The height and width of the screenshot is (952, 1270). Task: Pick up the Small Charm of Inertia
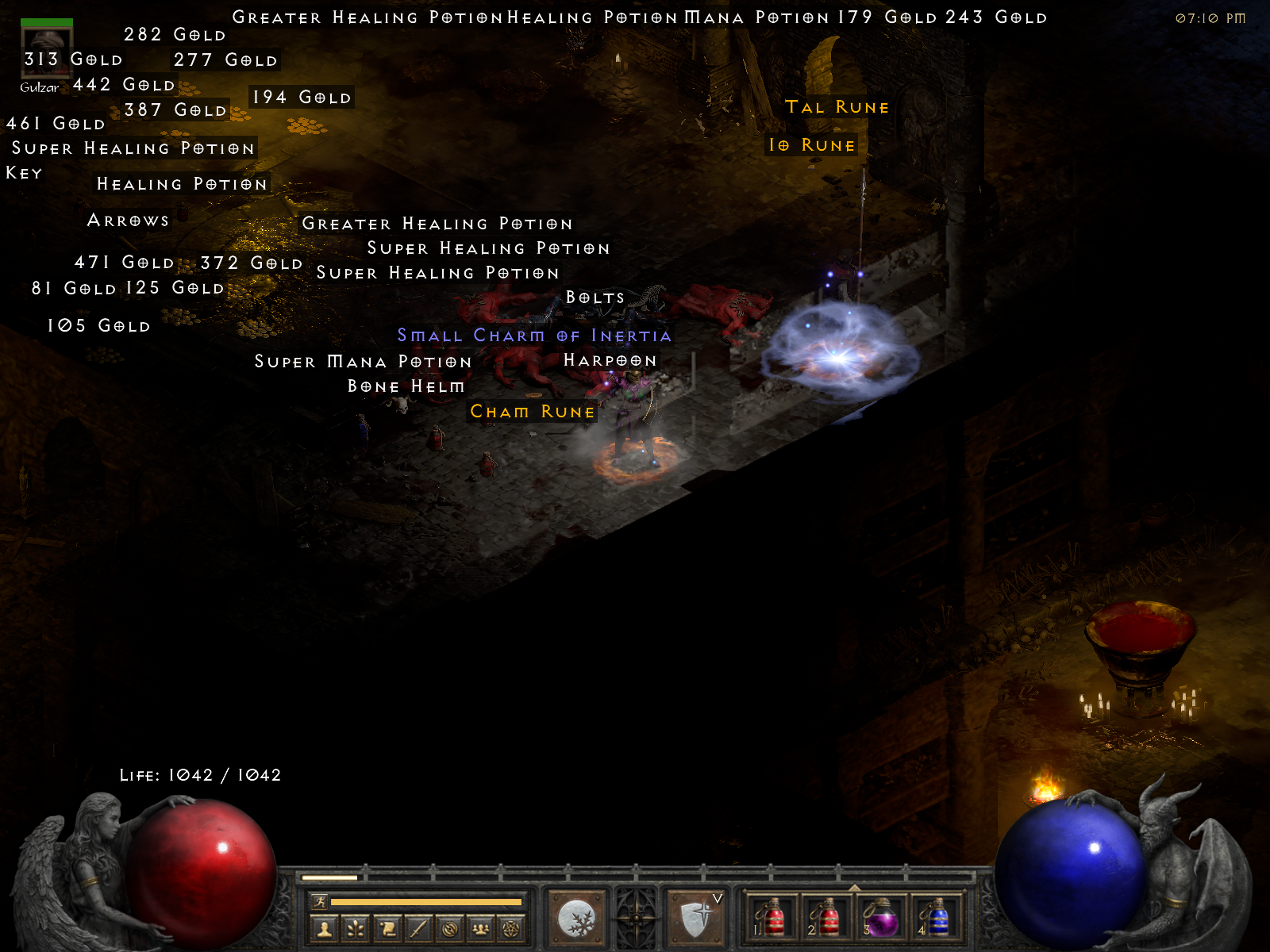point(534,335)
